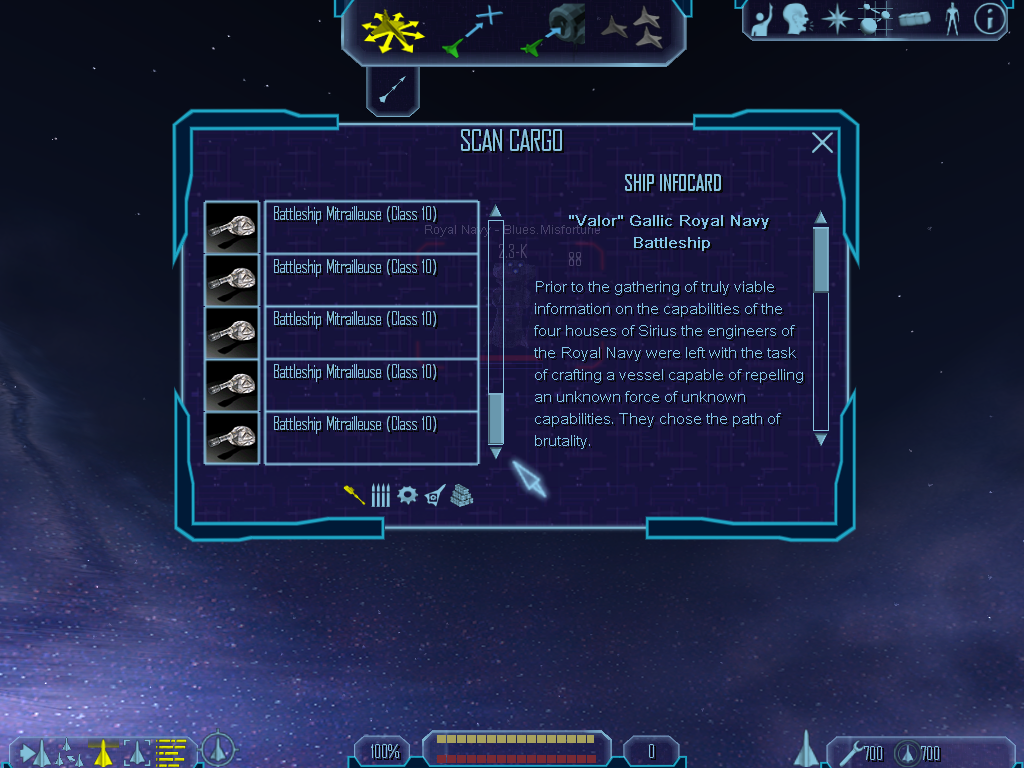Select the last visible Battleship Mitrailleuse row
This screenshot has width=1024, height=768.
click(x=370, y=437)
